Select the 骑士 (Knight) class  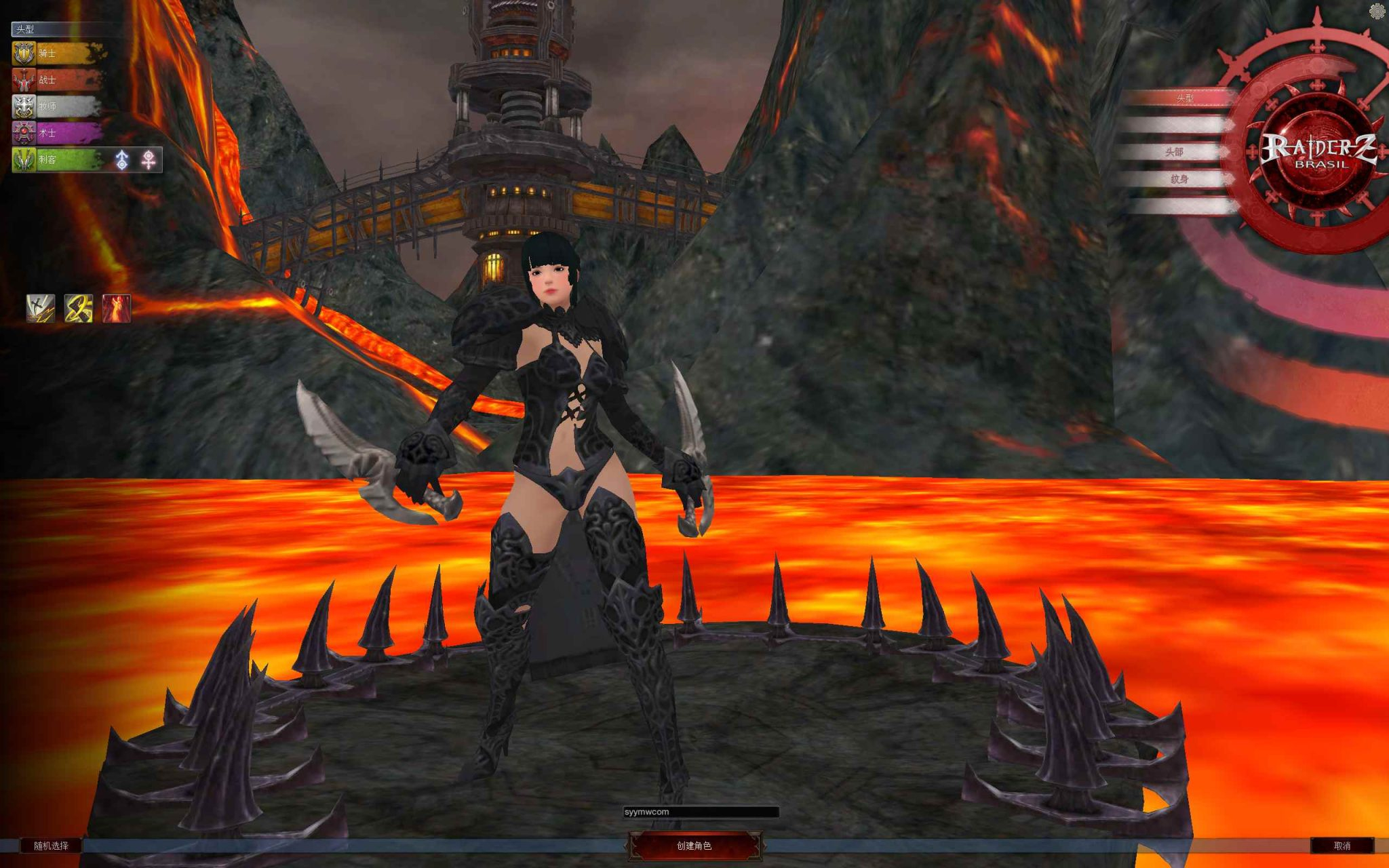(58, 53)
